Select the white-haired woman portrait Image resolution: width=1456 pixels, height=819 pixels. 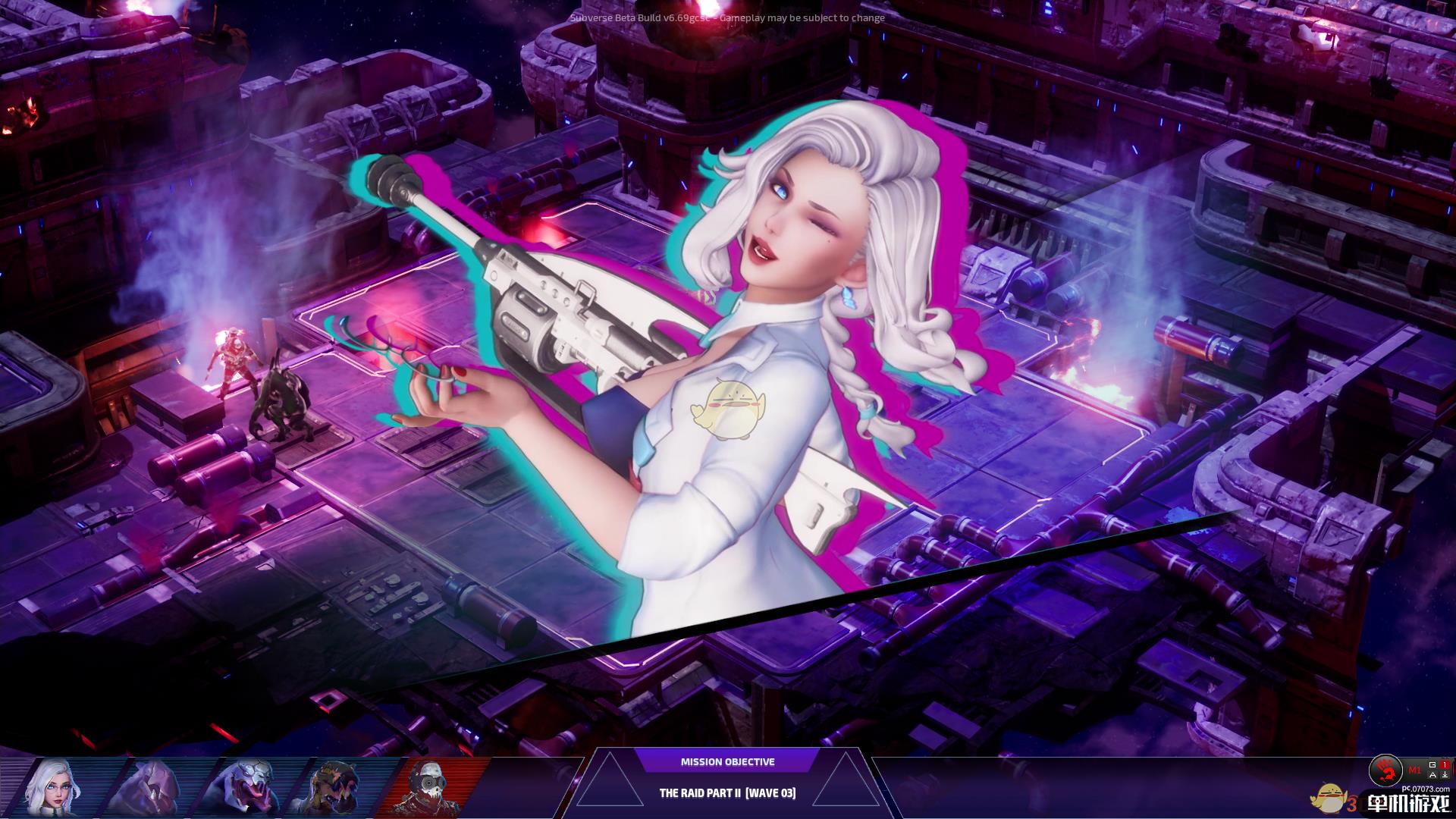53,789
